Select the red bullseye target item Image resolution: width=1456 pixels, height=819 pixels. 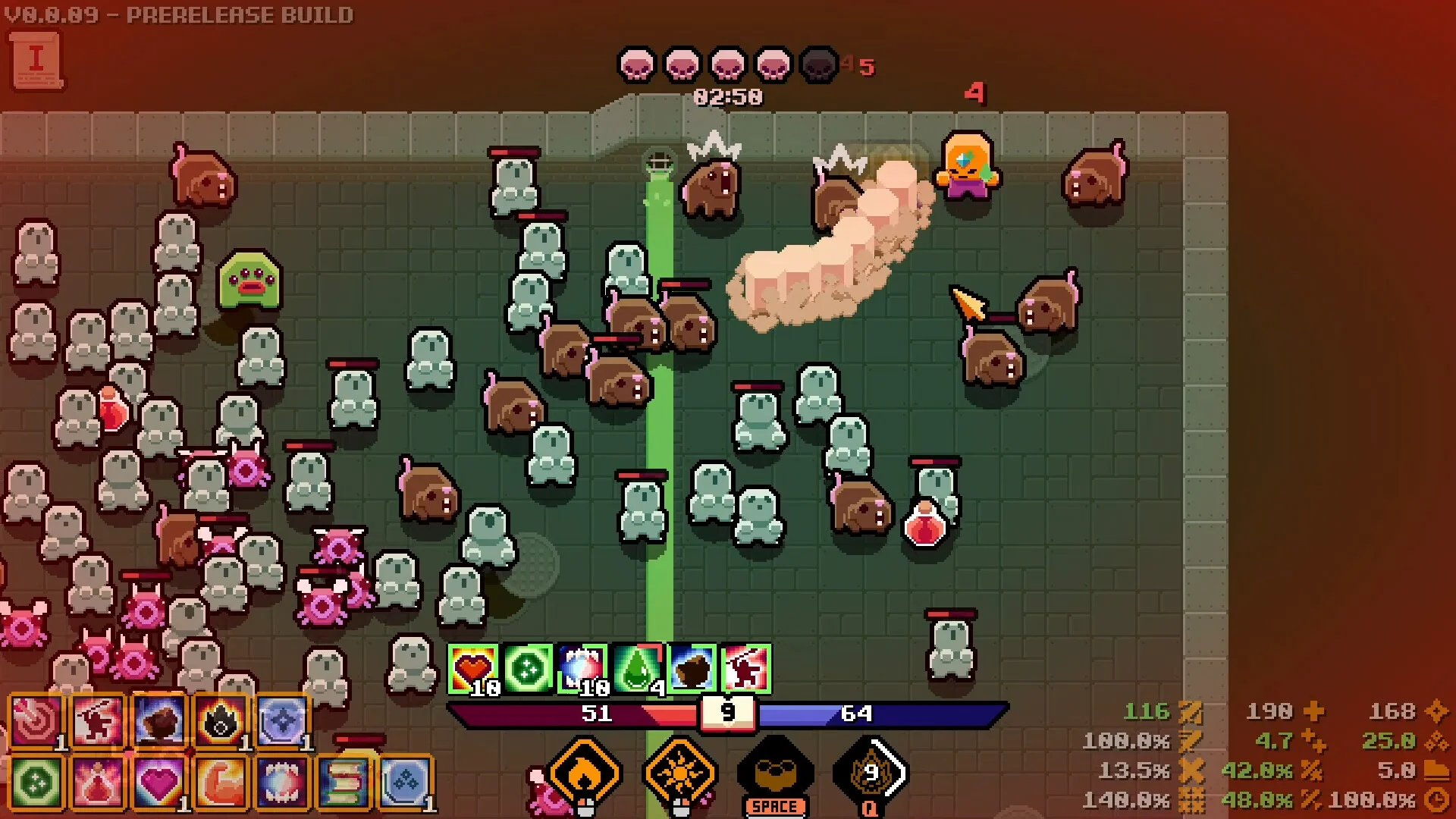click(x=36, y=721)
